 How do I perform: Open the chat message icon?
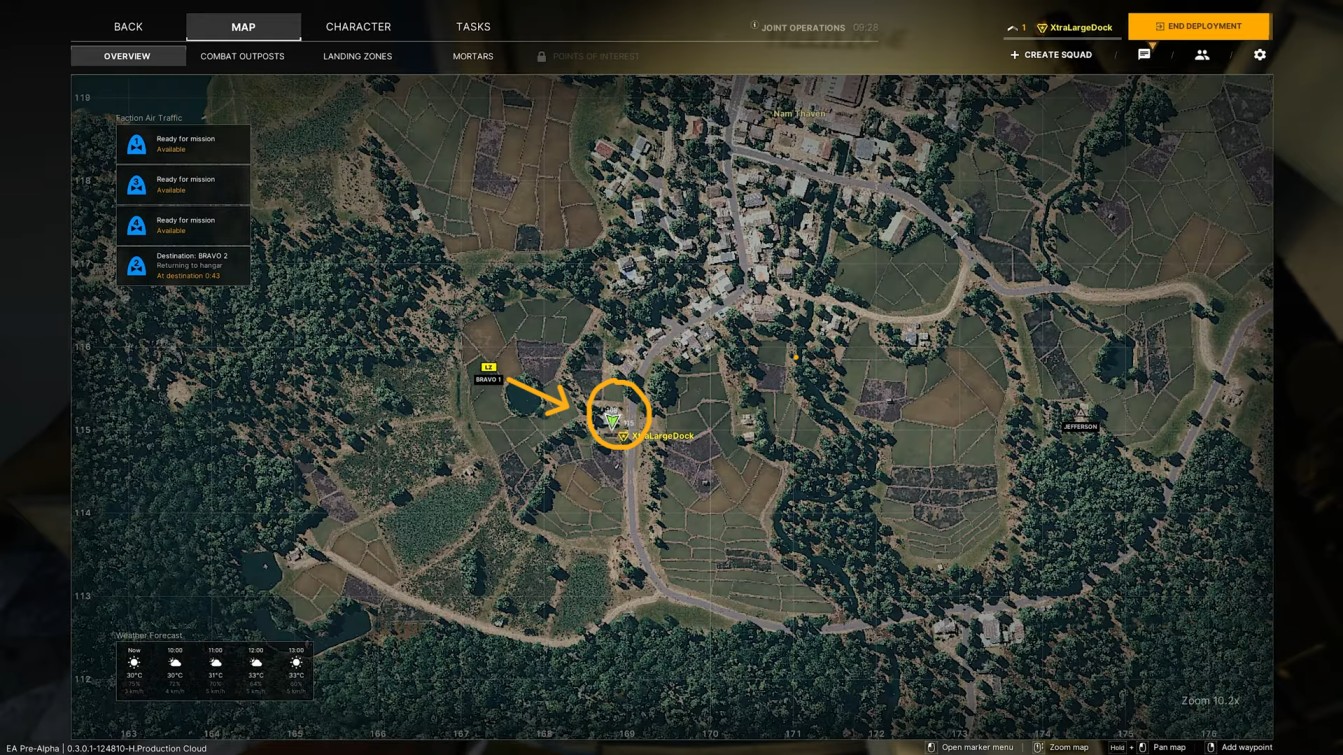pyautogui.click(x=1144, y=55)
